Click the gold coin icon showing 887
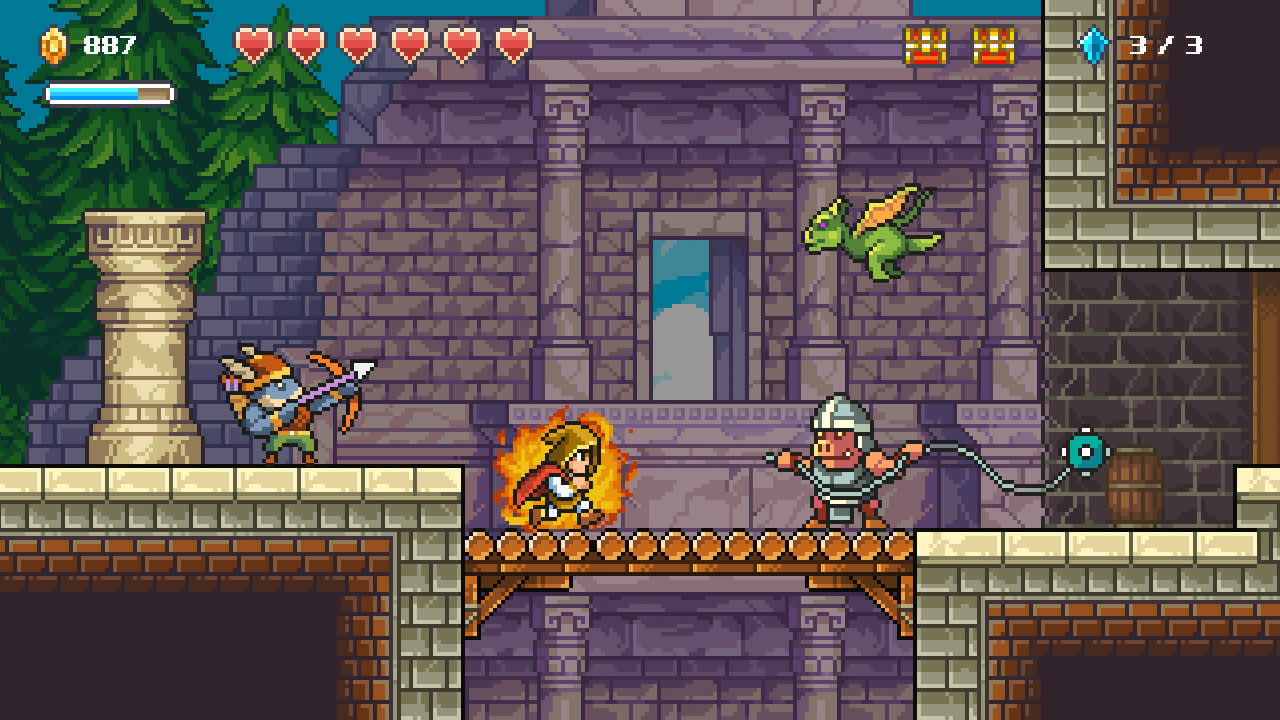 tap(52, 43)
